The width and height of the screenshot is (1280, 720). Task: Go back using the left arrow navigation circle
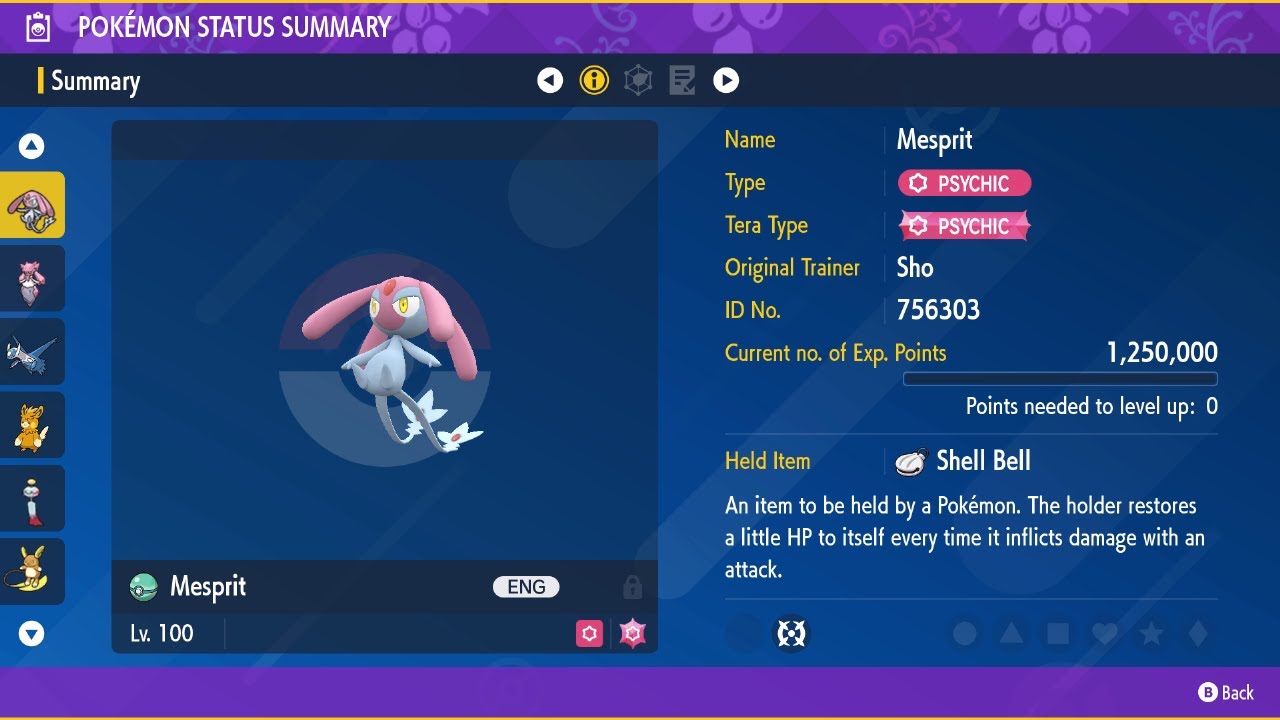[550, 80]
